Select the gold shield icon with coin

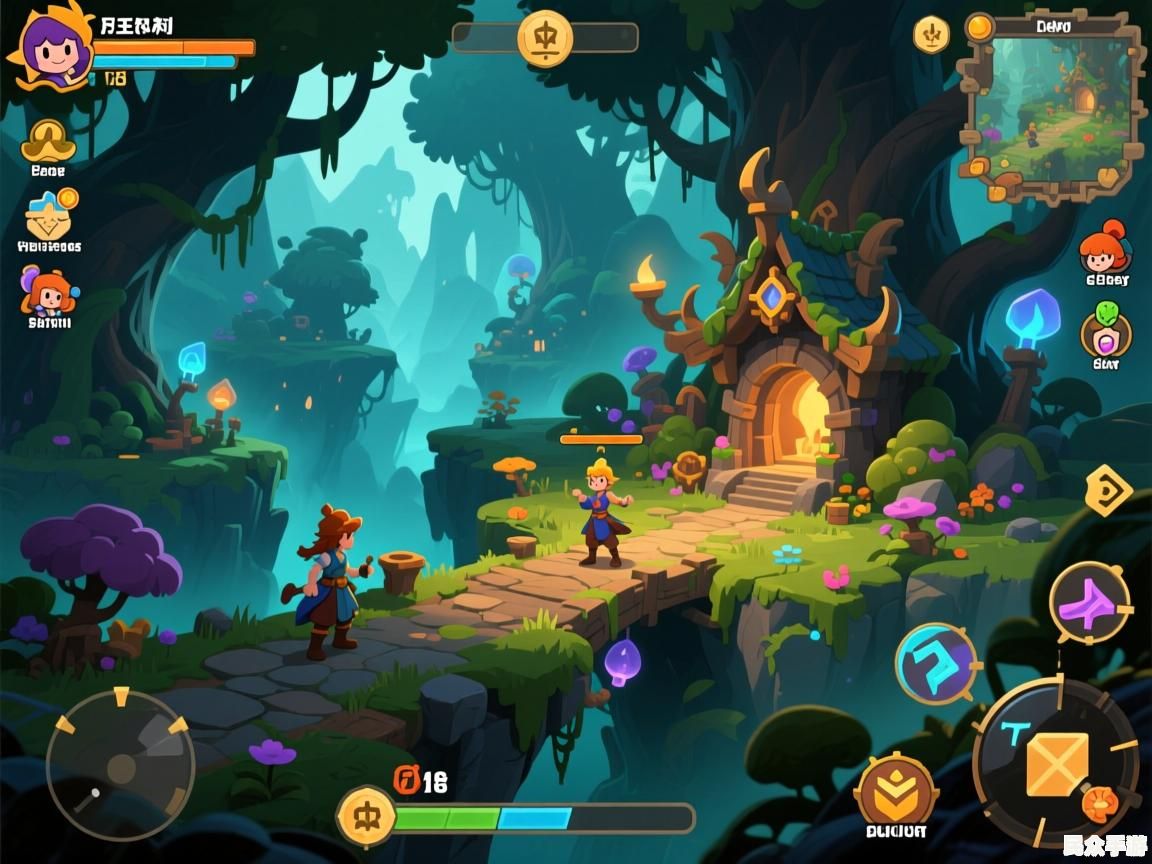click(50, 214)
